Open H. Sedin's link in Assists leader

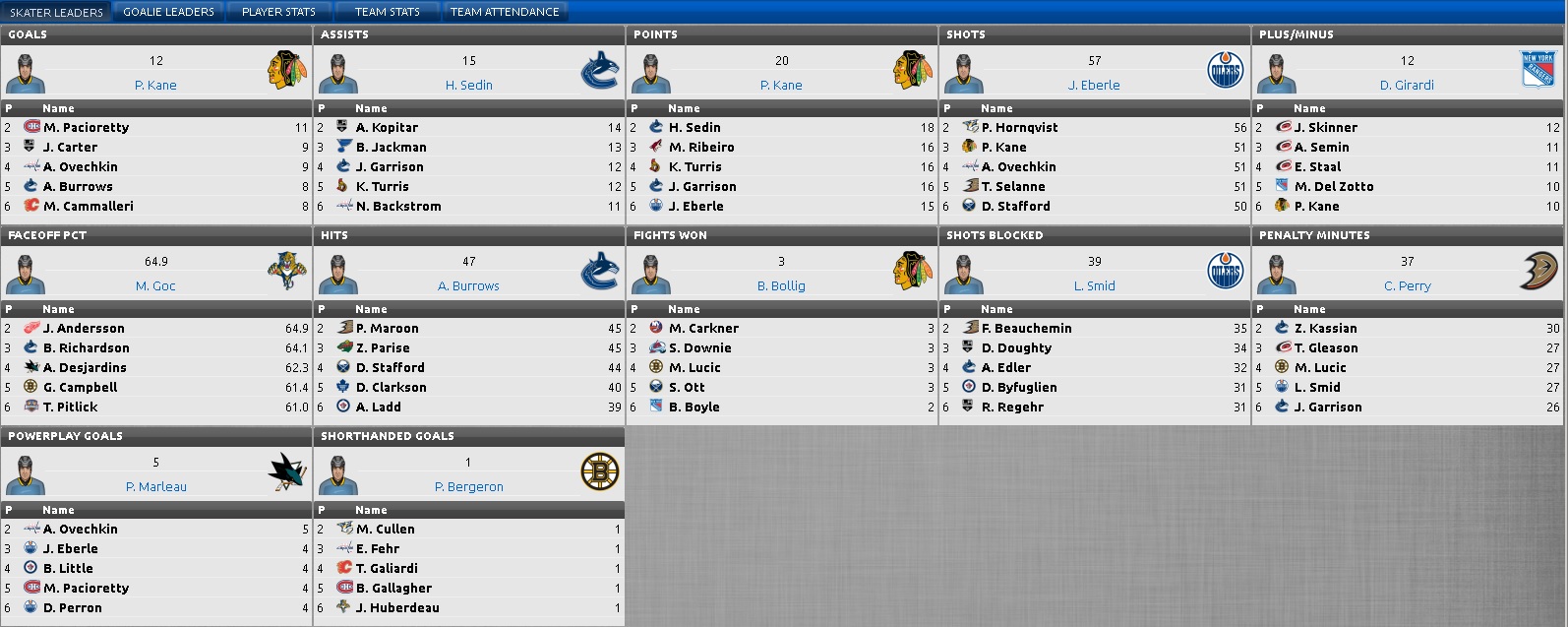(x=468, y=86)
